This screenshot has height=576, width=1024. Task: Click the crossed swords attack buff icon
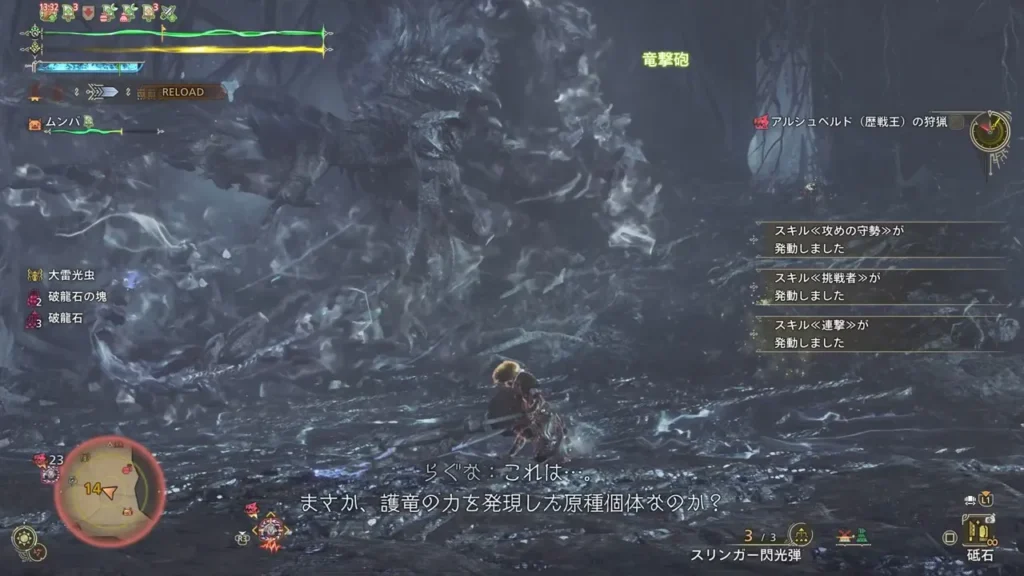(x=169, y=13)
